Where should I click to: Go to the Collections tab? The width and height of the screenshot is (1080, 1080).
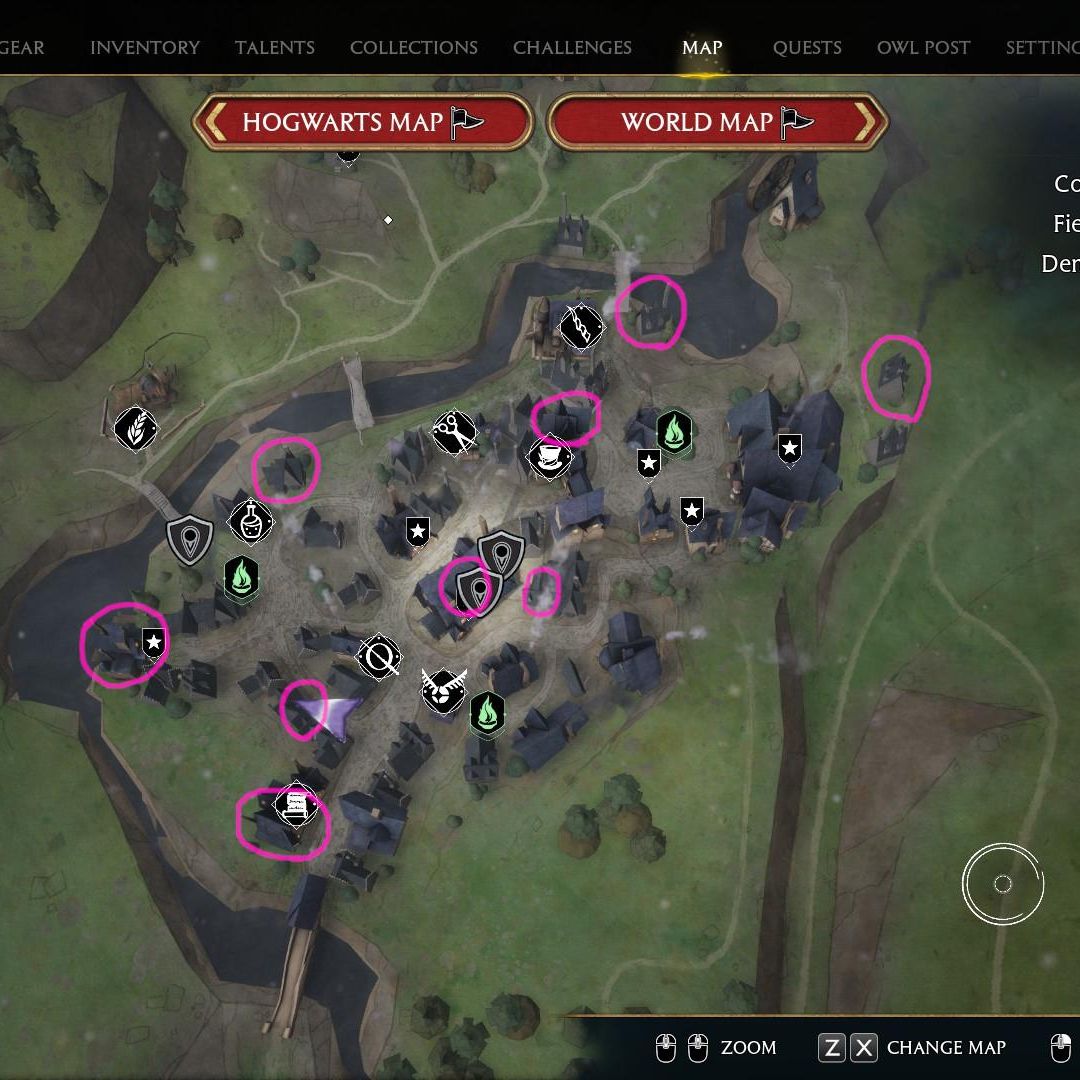[414, 47]
